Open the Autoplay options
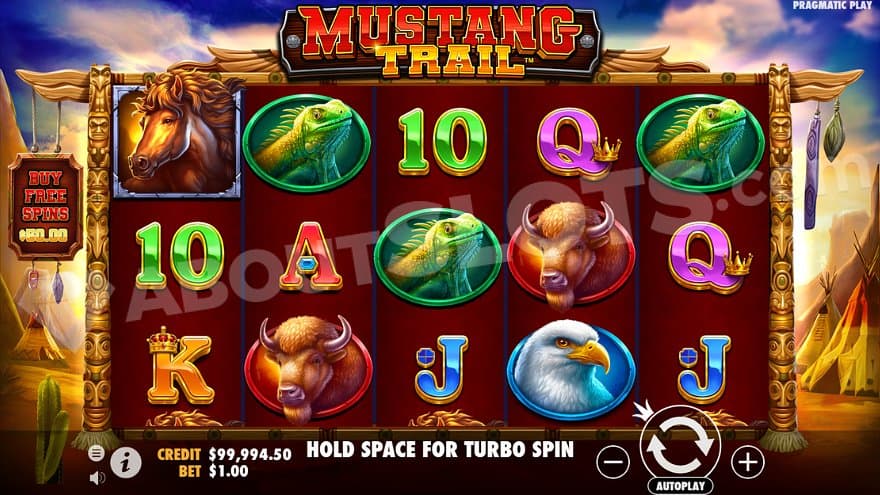The image size is (880, 495). [x=680, y=487]
